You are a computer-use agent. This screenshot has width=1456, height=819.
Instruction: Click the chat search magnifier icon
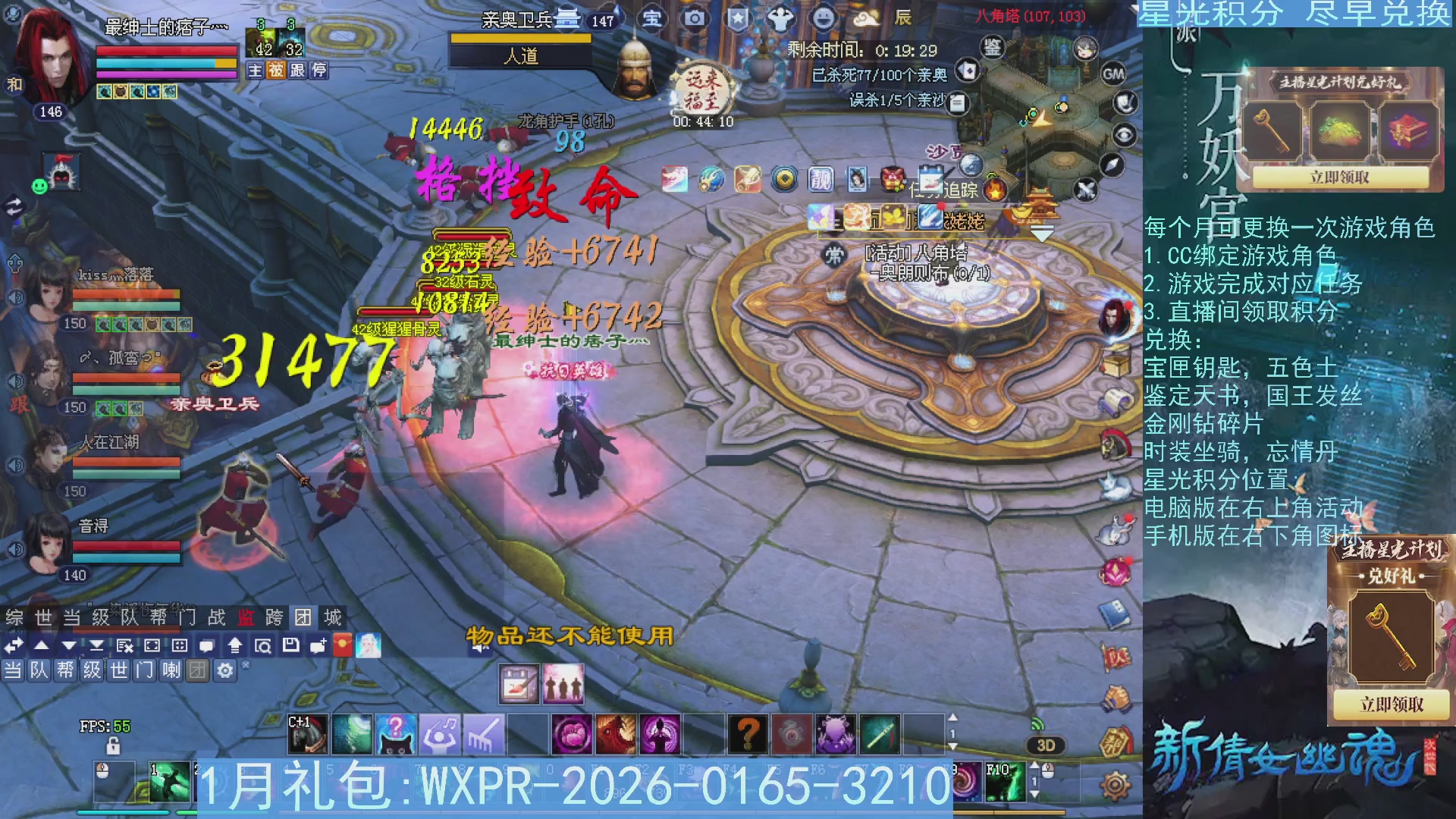point(264,646)
